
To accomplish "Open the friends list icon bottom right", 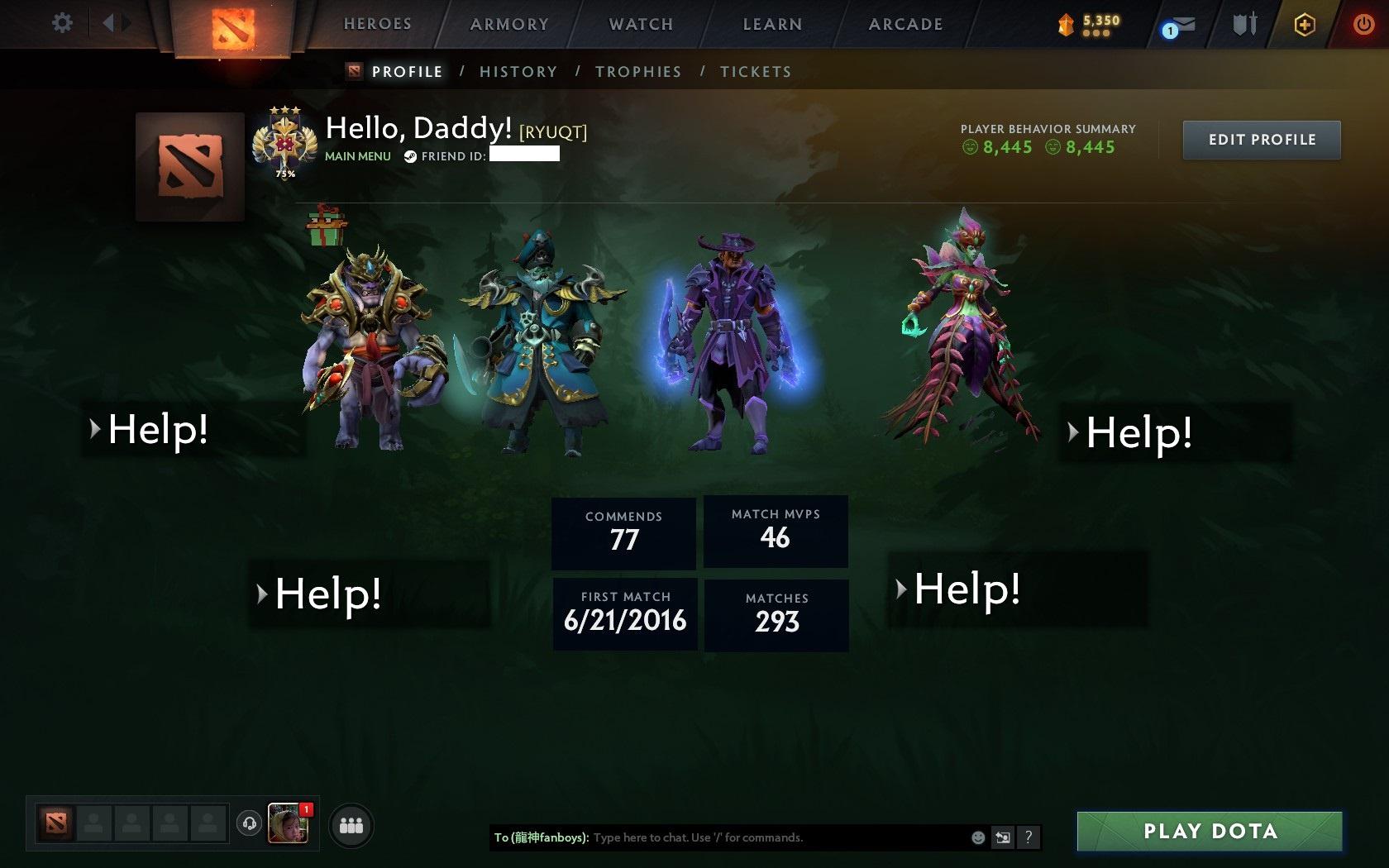I will click(x=351, y=823).
